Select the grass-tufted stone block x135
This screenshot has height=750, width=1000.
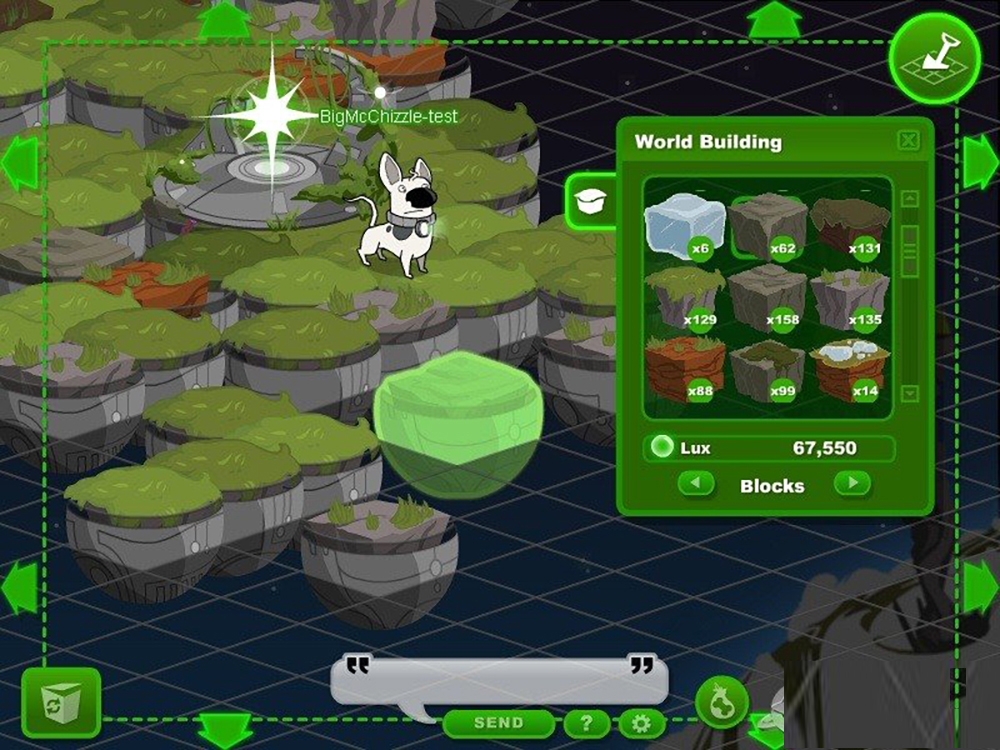(x=849, y=297)
